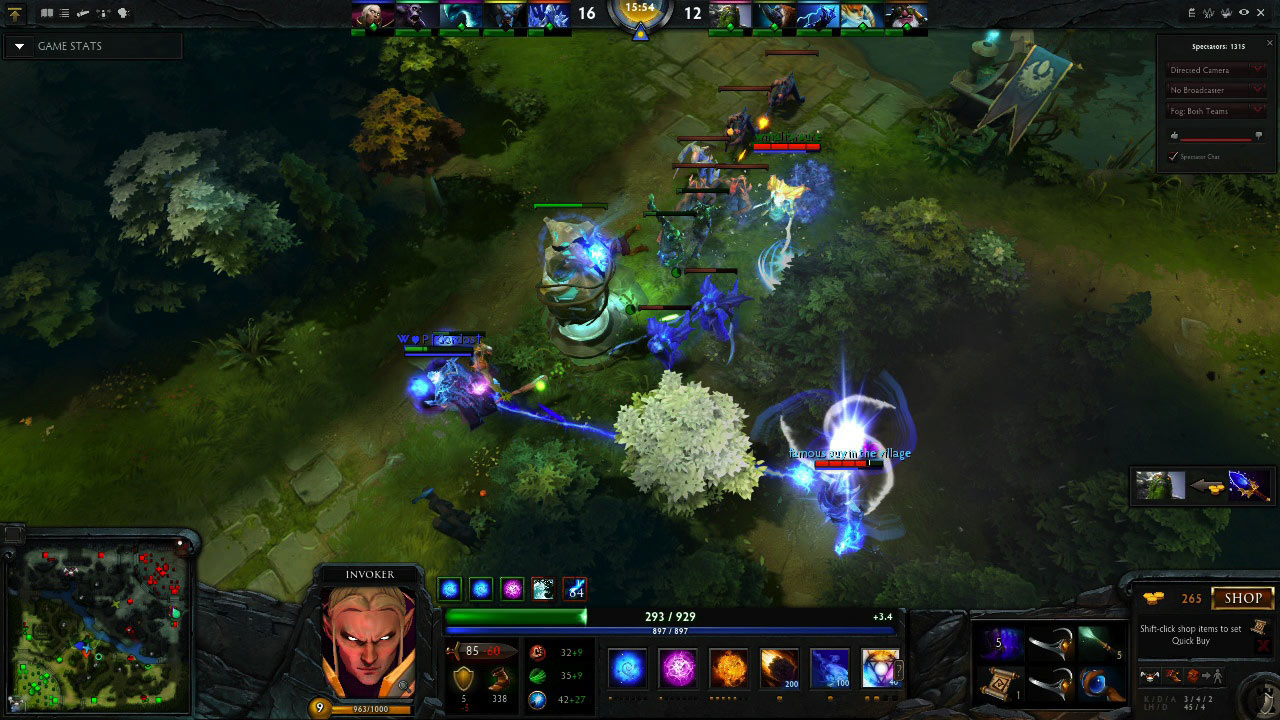Activate the Wex orb ability
This screenshot has width=1280, height=720.
677,668
